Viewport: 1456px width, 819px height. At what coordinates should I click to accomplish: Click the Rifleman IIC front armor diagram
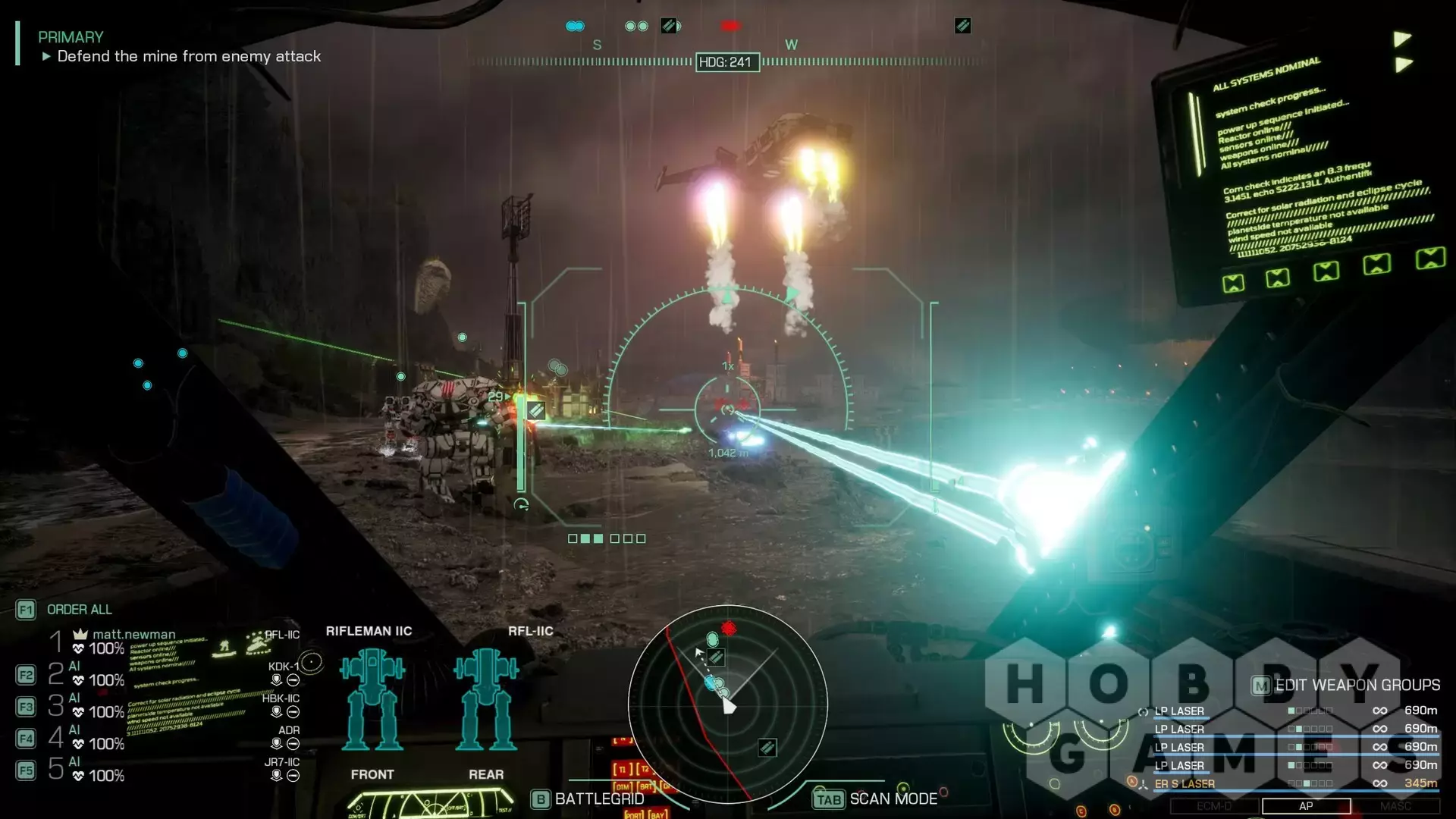pyautogui.click(x=372, y=699)
